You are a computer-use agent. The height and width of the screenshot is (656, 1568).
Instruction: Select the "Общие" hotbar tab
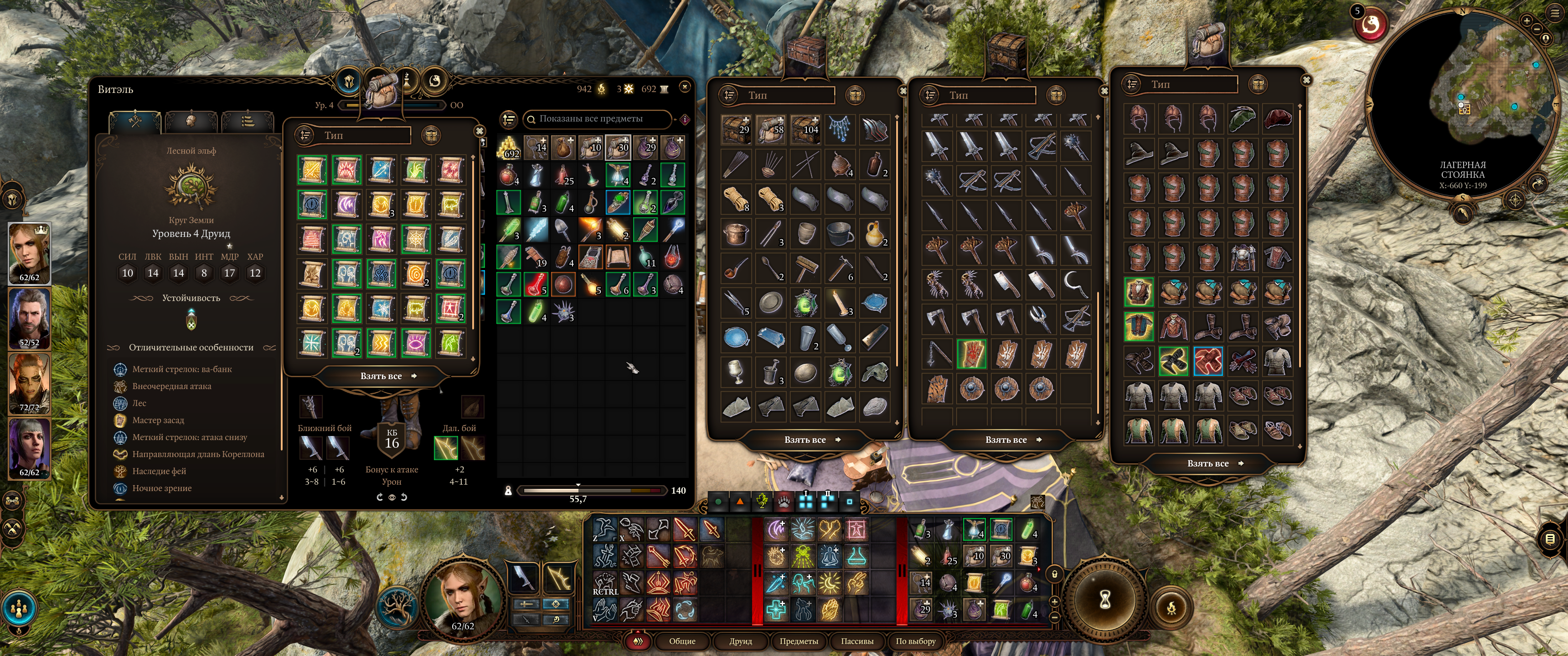pos(682,641)
